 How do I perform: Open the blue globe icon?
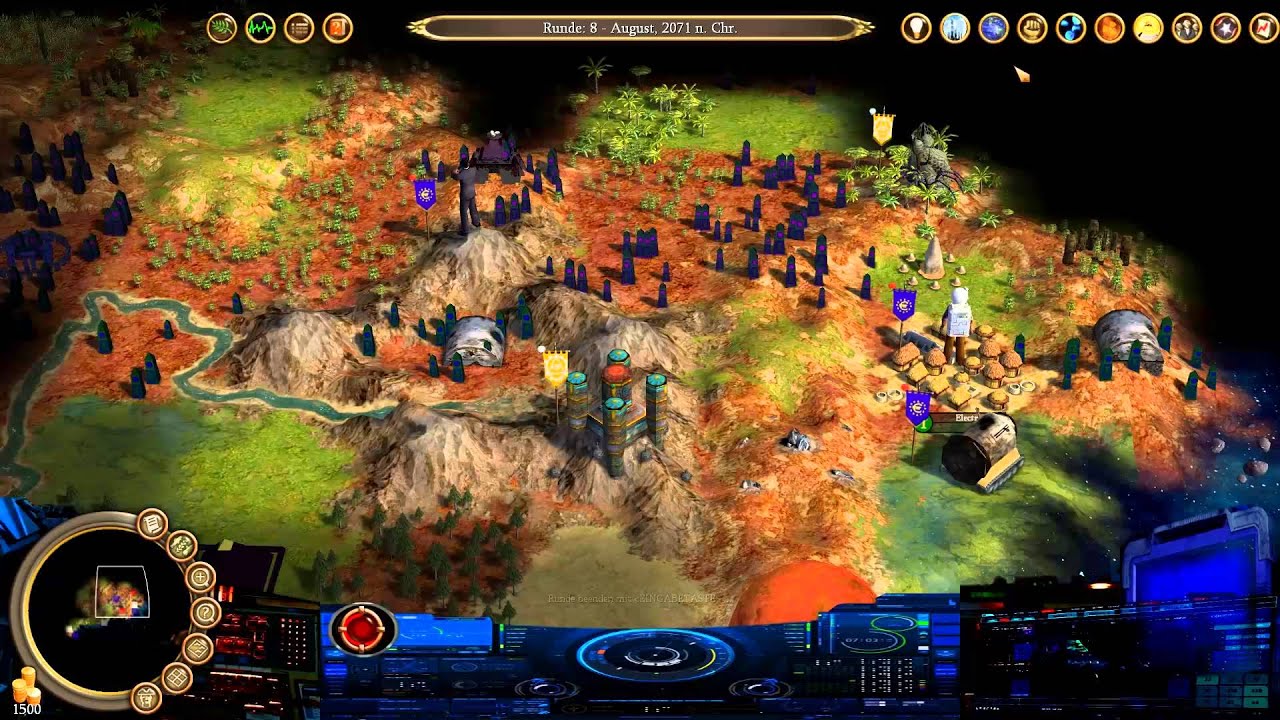[993, 28]
